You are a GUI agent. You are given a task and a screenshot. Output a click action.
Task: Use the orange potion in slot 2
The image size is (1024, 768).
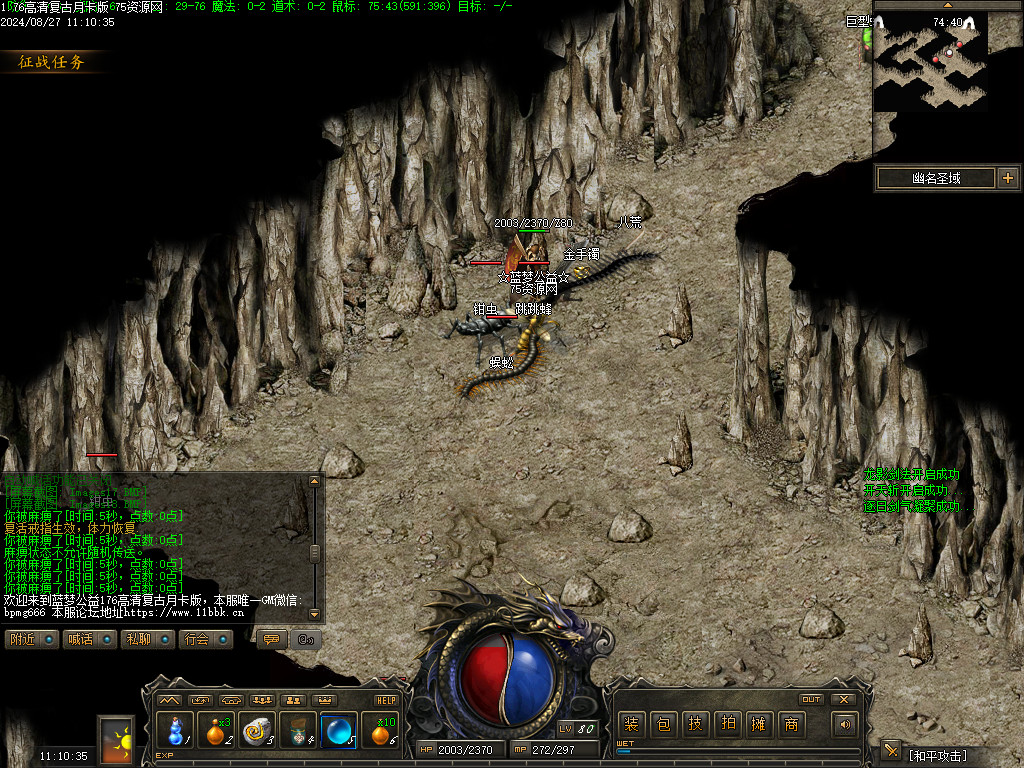(x=216, y=732)
